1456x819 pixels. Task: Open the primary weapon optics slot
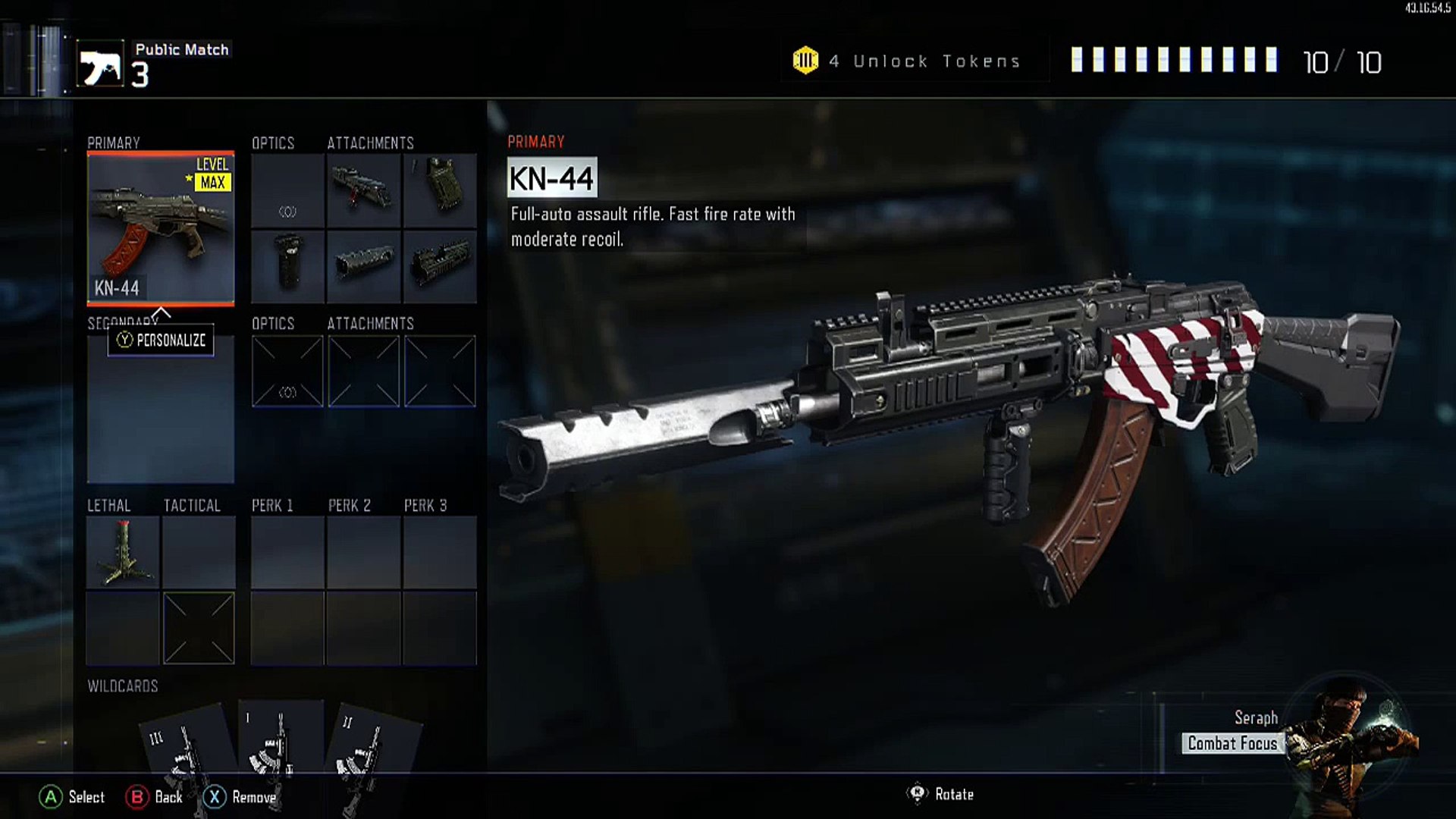click(287, 190)
